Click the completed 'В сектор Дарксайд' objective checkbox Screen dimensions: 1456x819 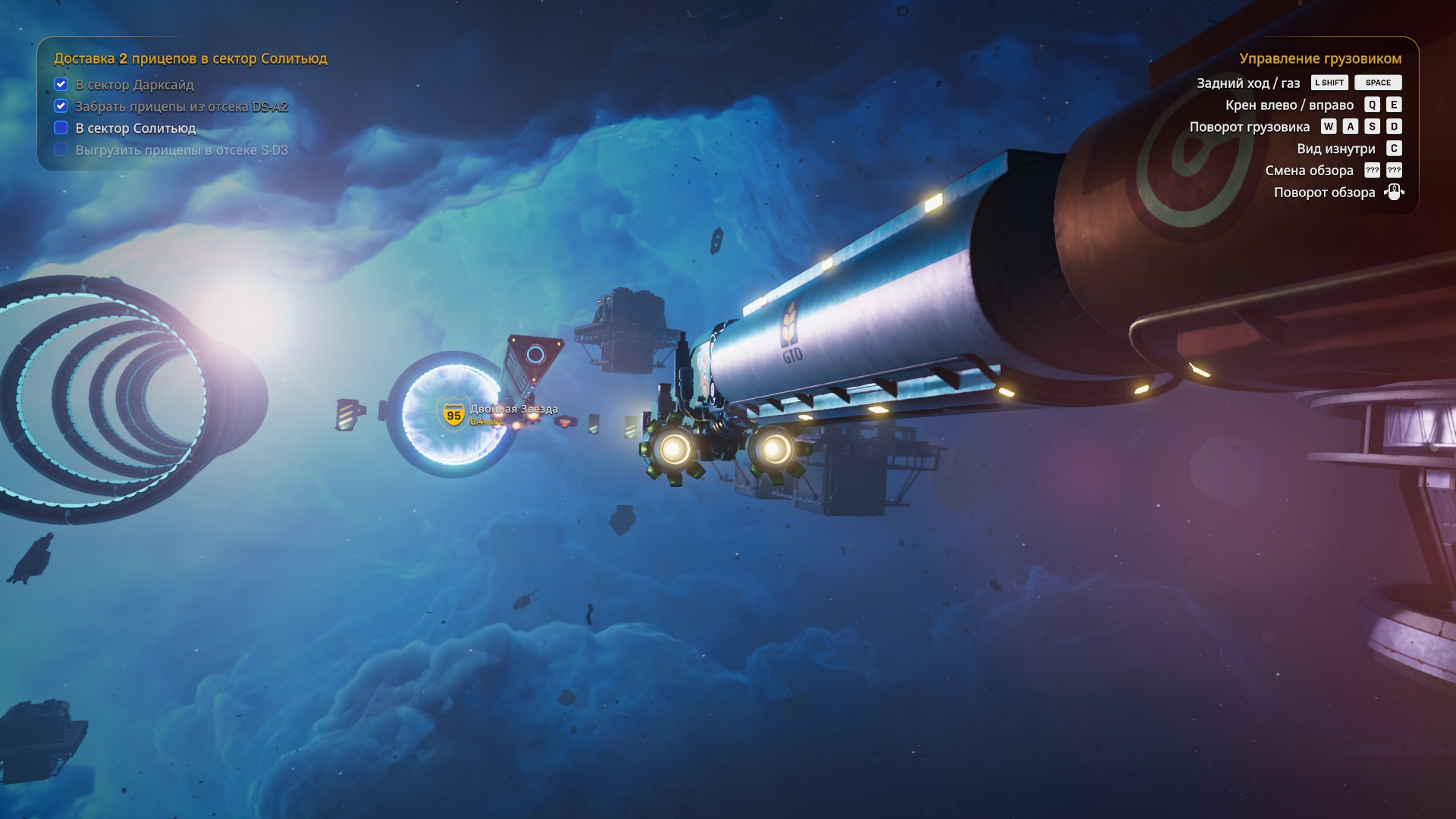click(x=61, y=84)
